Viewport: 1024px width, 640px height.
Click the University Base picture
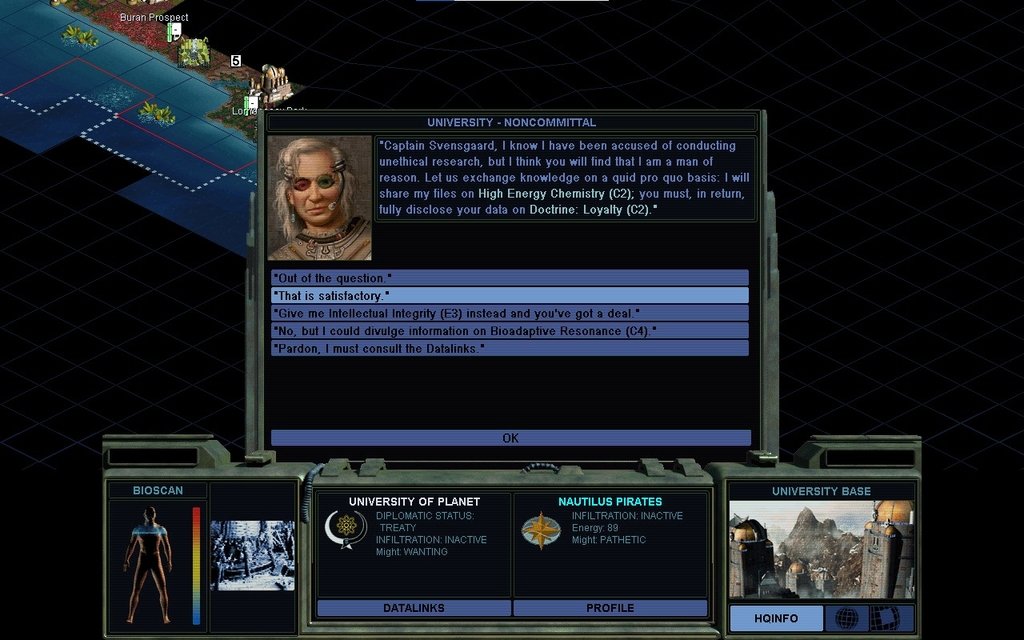(821, 549)
